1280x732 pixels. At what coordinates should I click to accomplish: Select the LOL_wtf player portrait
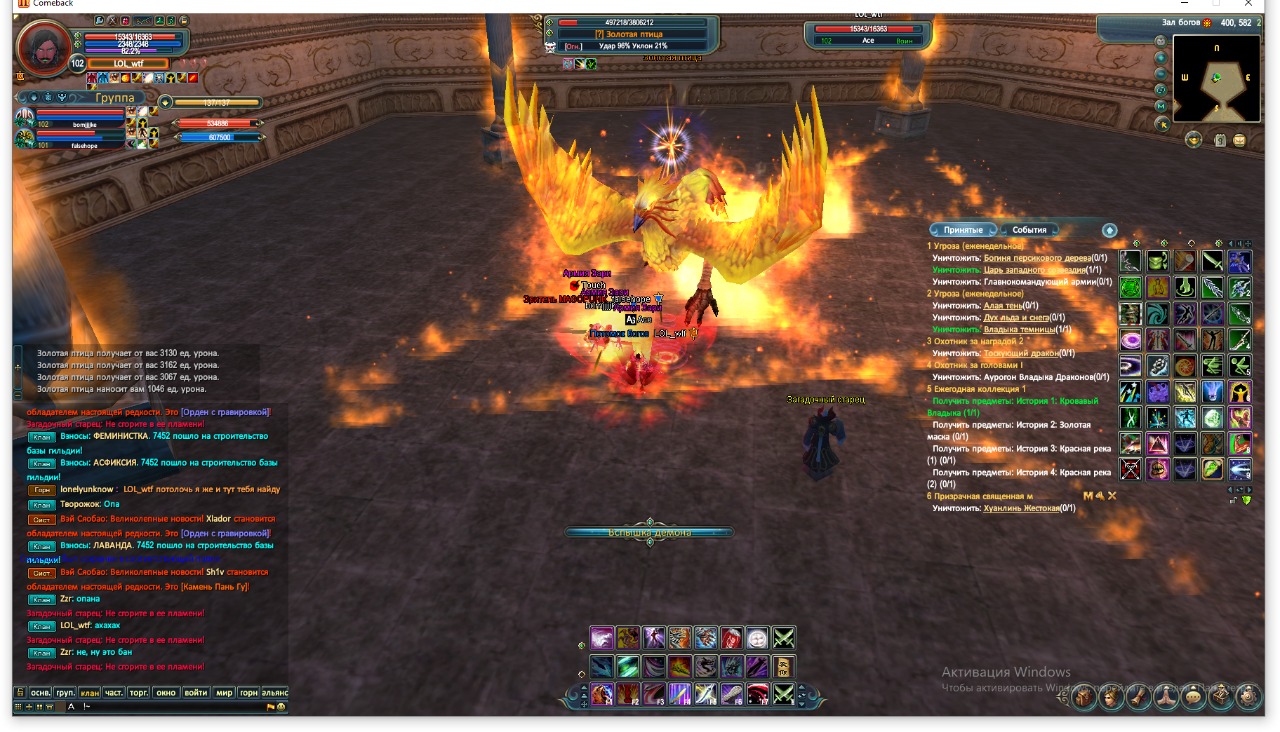pyautogui.click(x=43, y=46)
